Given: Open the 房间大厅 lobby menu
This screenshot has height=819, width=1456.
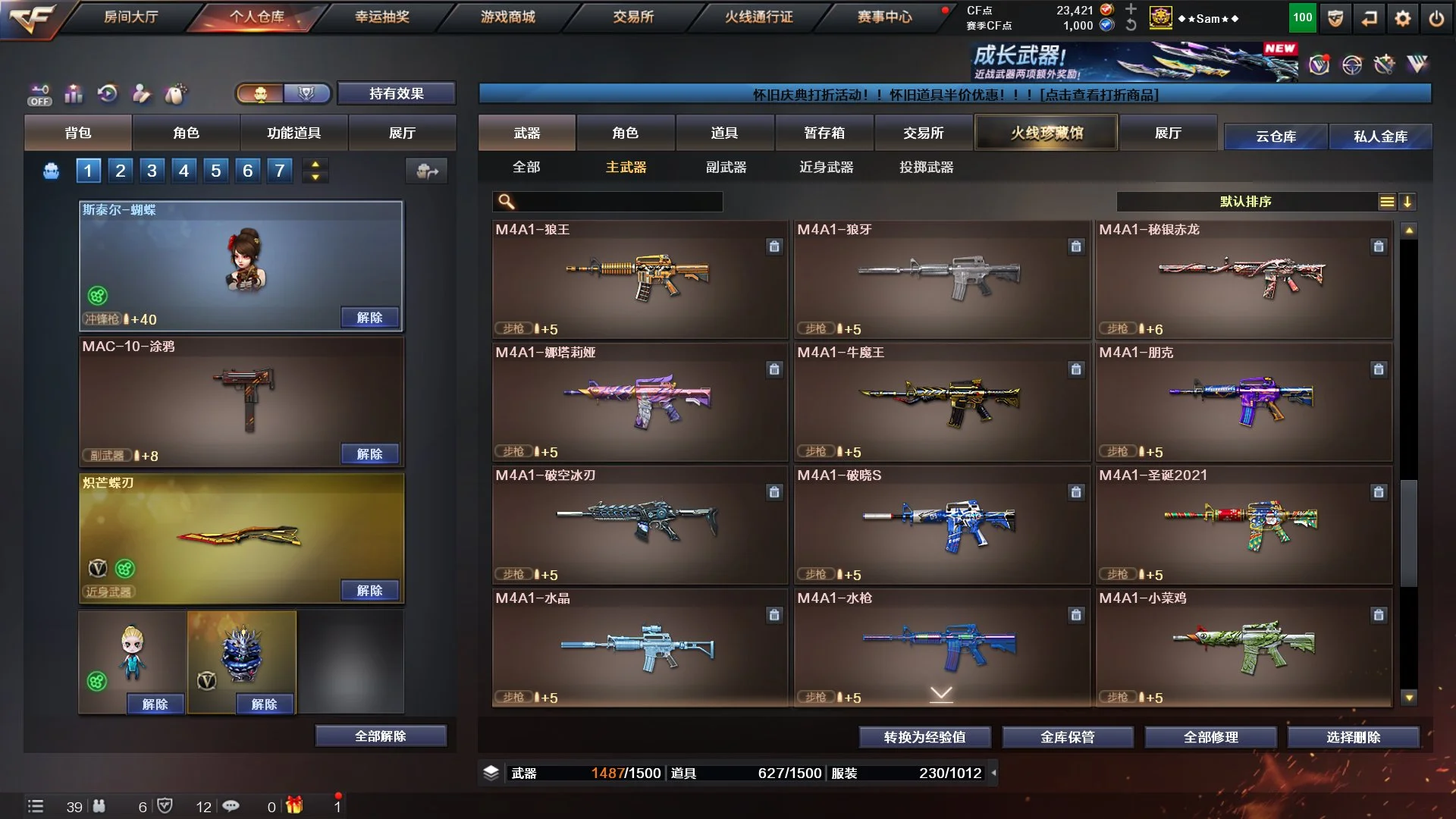Looking at the screenshot, I should [130, 17].
